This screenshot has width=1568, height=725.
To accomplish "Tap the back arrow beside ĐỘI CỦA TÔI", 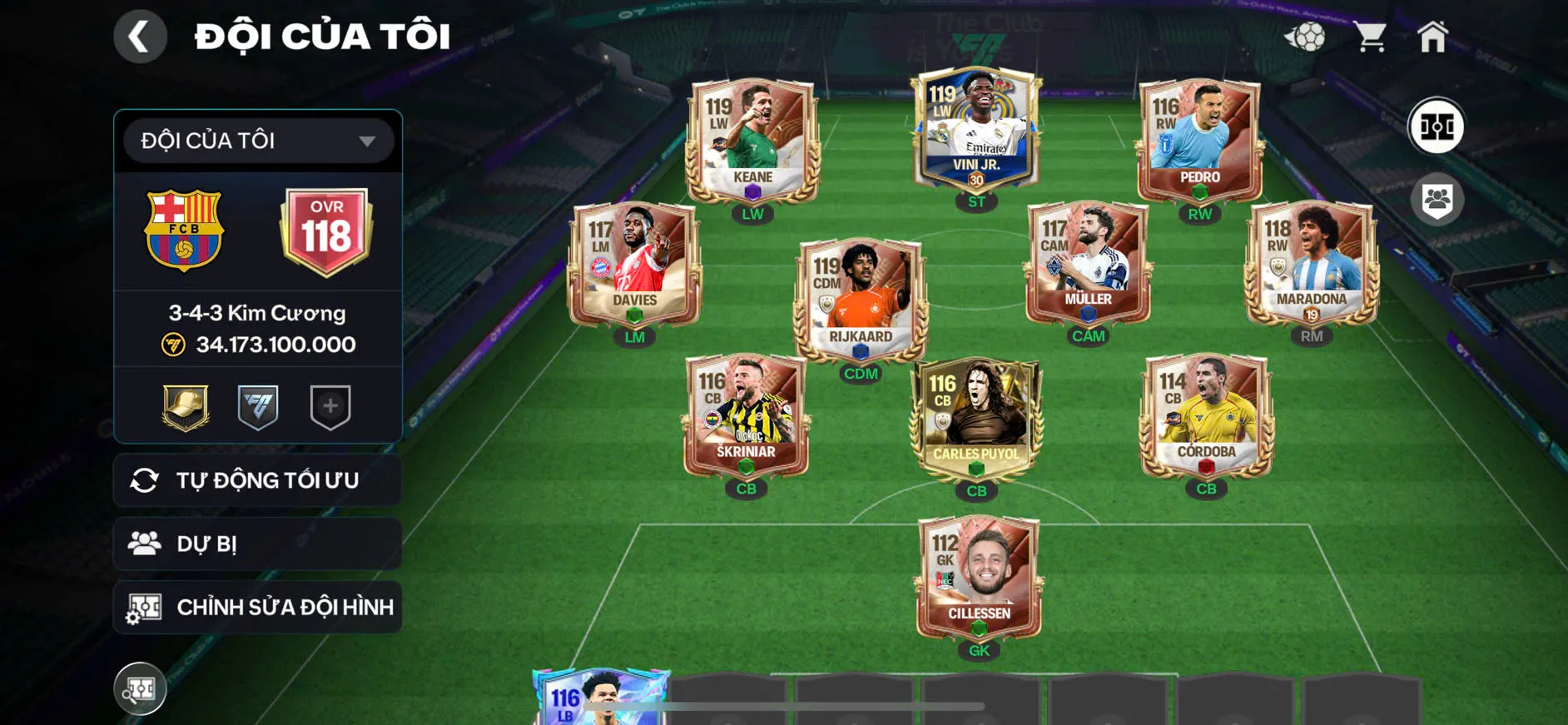I will pos(140,37).
